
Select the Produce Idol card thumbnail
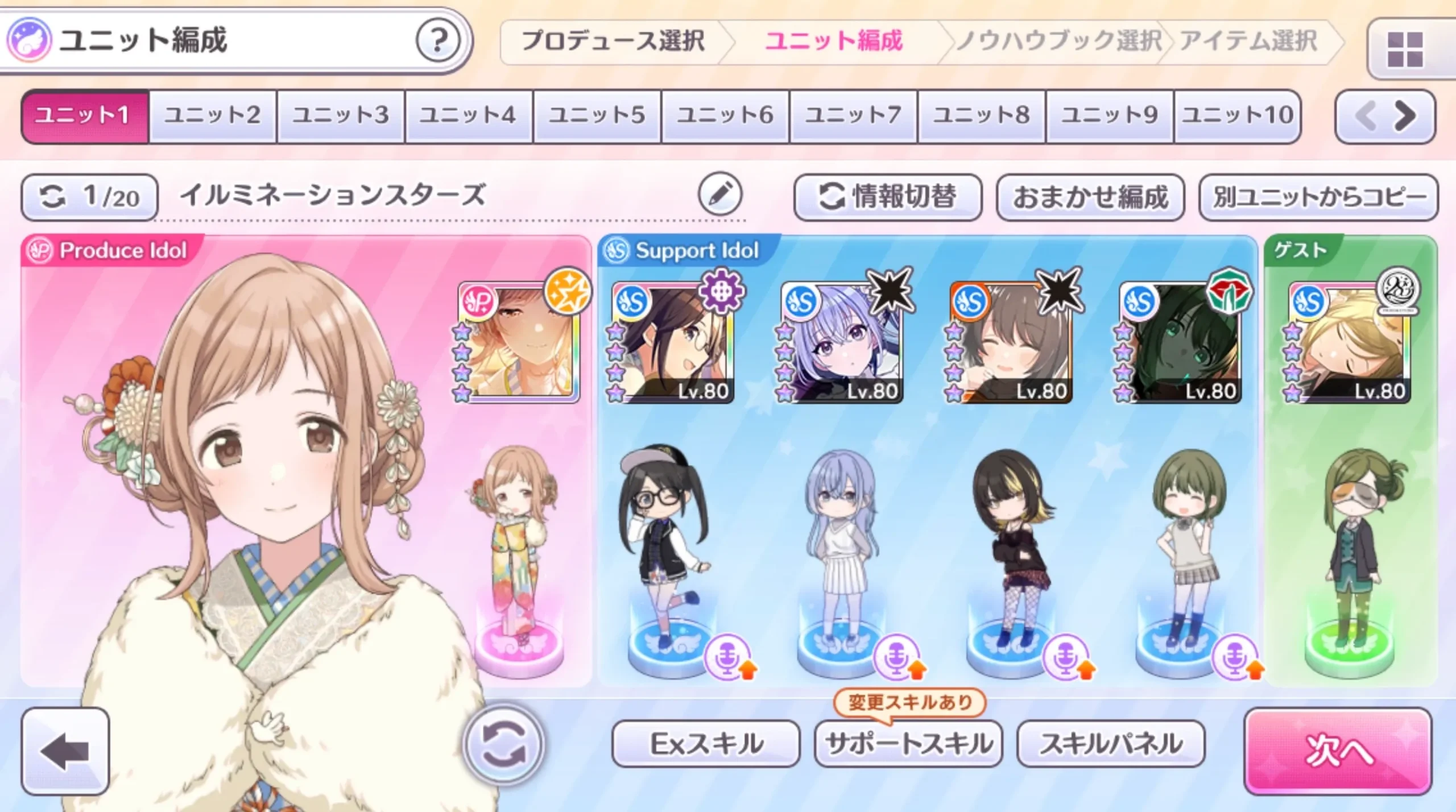519,342
